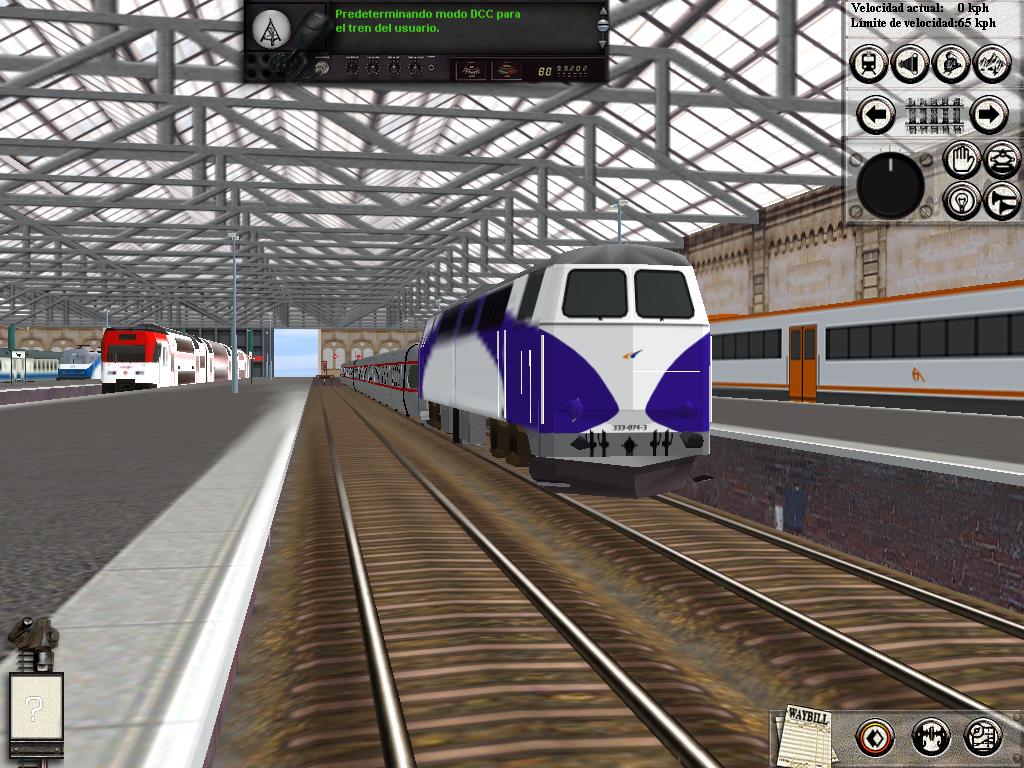Activate the hand stop button
The height and width of the screenshot is (768, 1024).
[x=962, y=159]
